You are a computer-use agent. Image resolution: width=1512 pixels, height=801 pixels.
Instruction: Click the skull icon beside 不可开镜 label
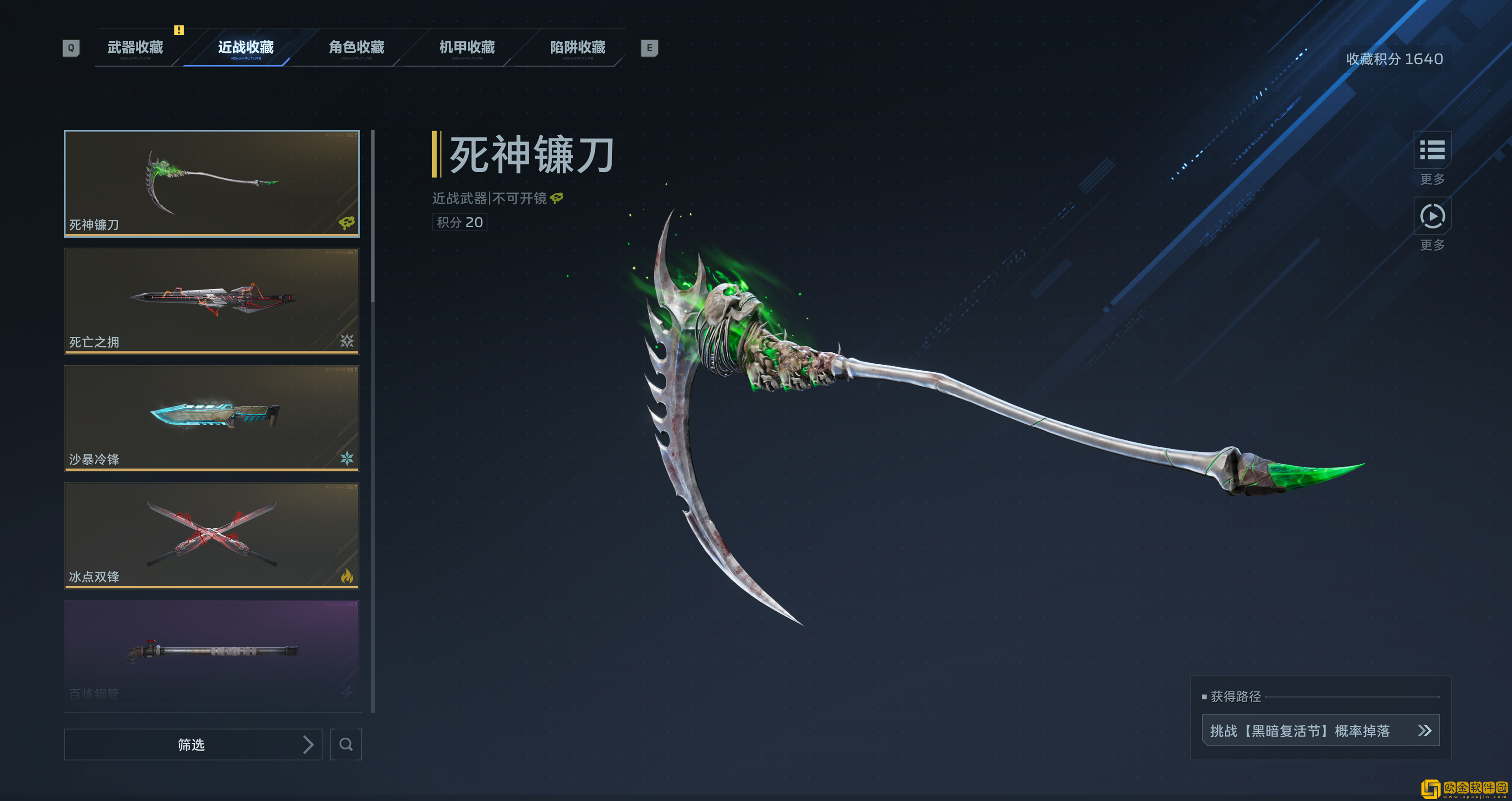(555, 198)
